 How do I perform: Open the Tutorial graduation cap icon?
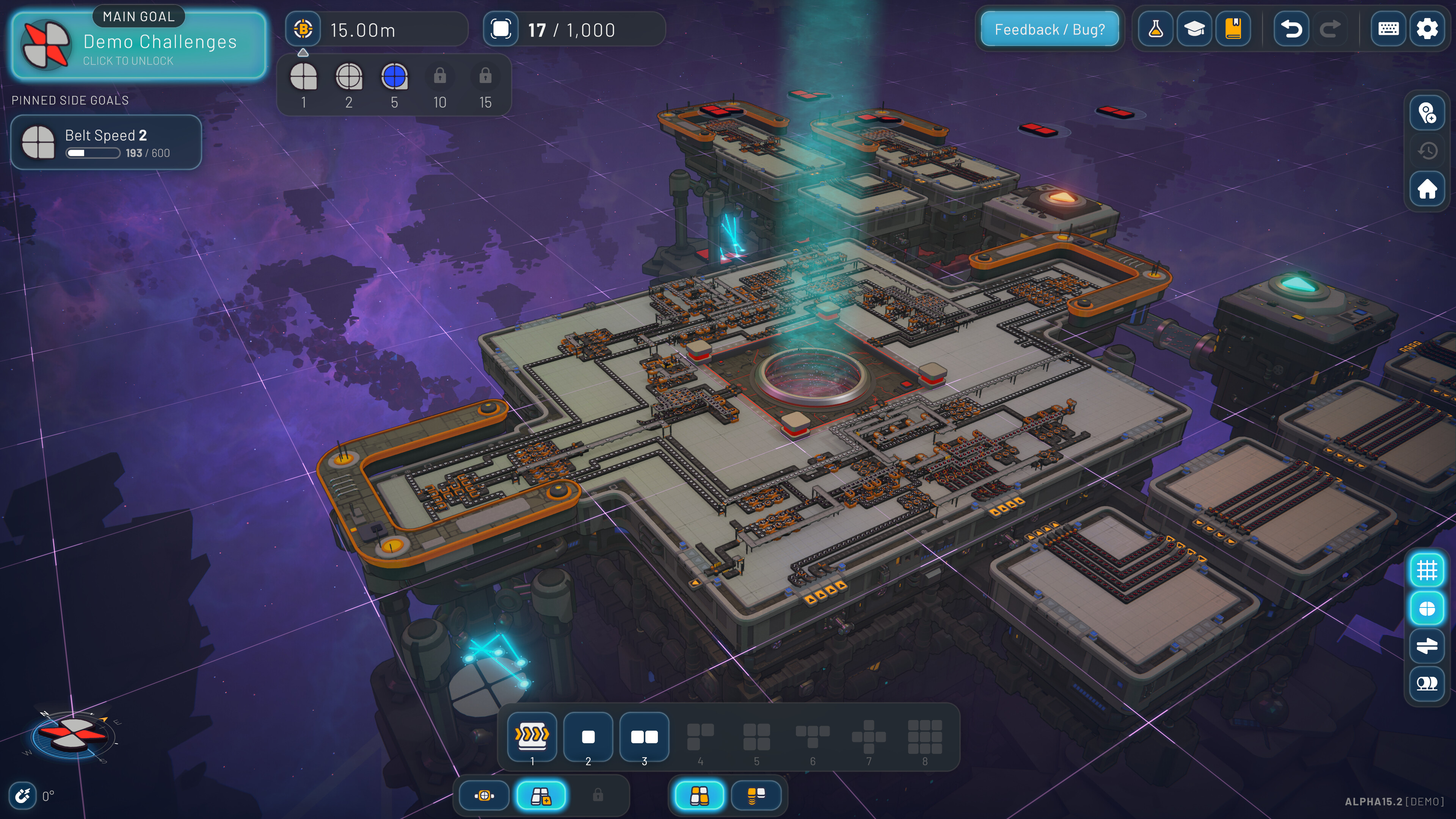pyautogui.click(x=1194, y=29)
